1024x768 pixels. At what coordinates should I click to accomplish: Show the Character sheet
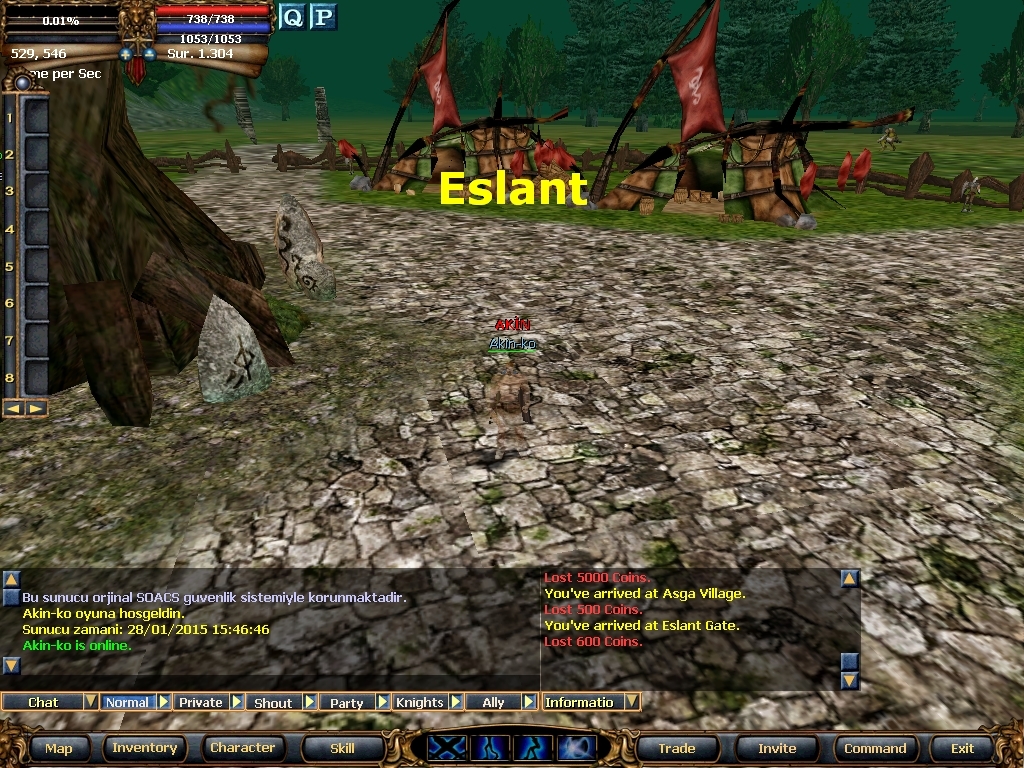(x=242, y=748)
